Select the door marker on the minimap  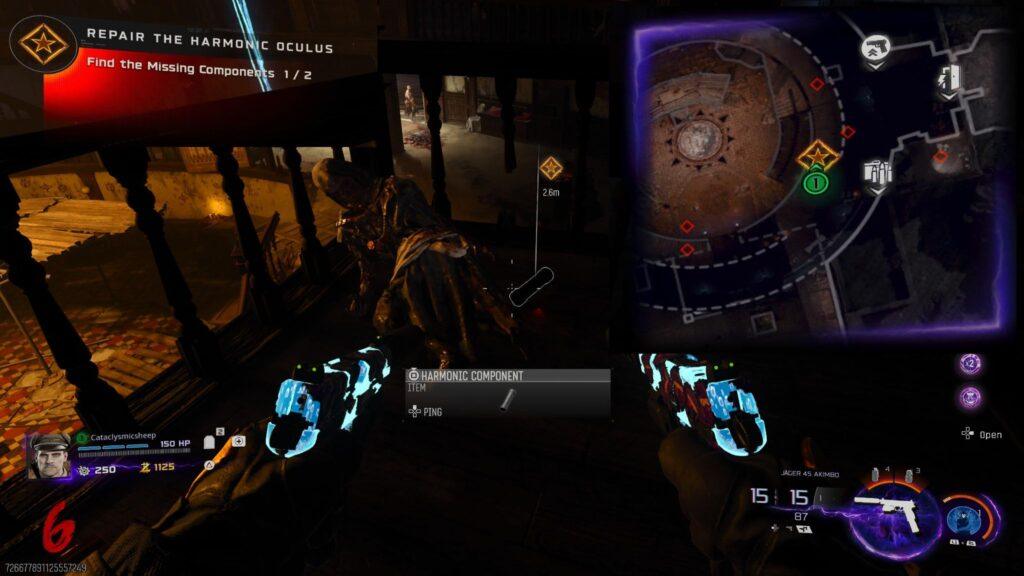point(949,78)
